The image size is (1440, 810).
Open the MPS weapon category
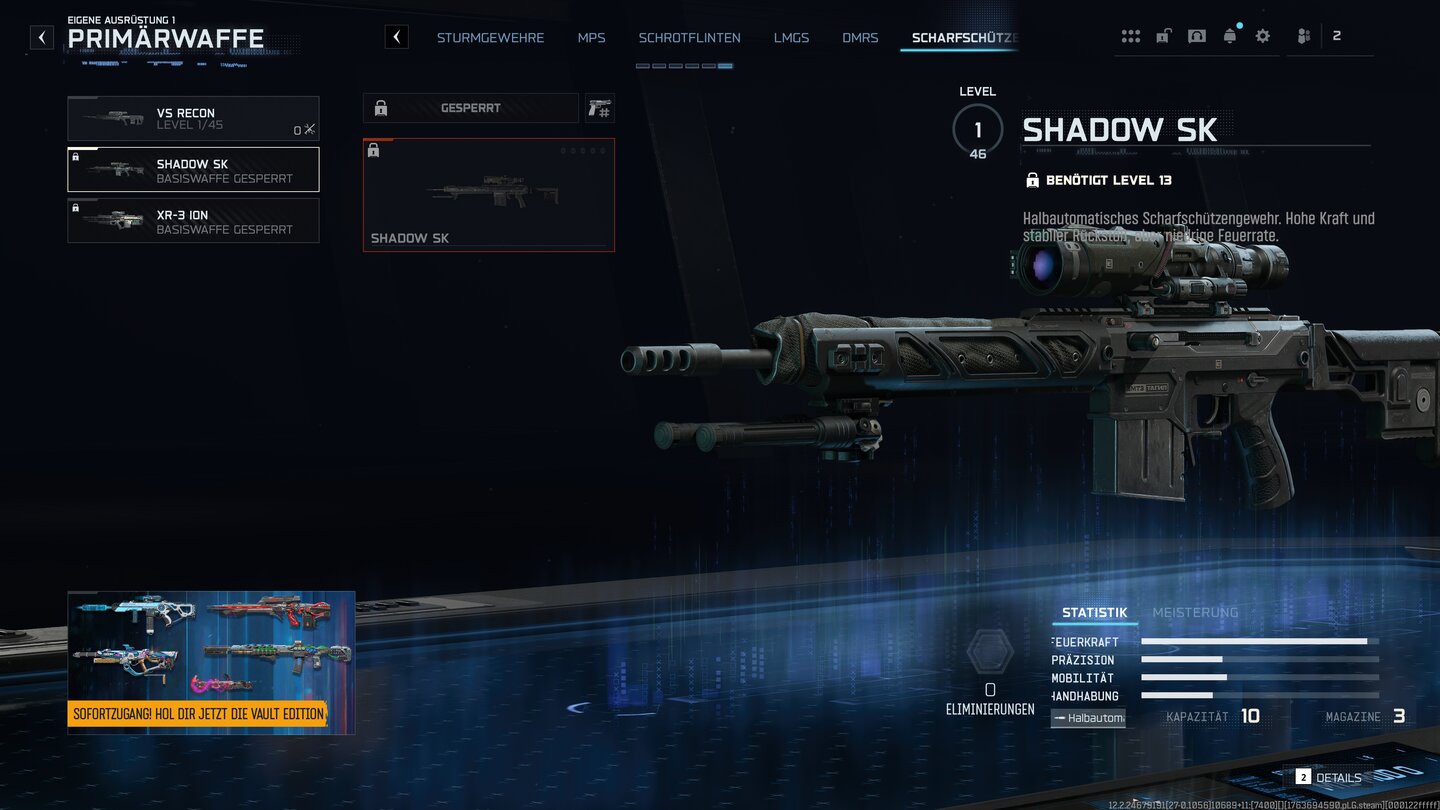point(591,38)
